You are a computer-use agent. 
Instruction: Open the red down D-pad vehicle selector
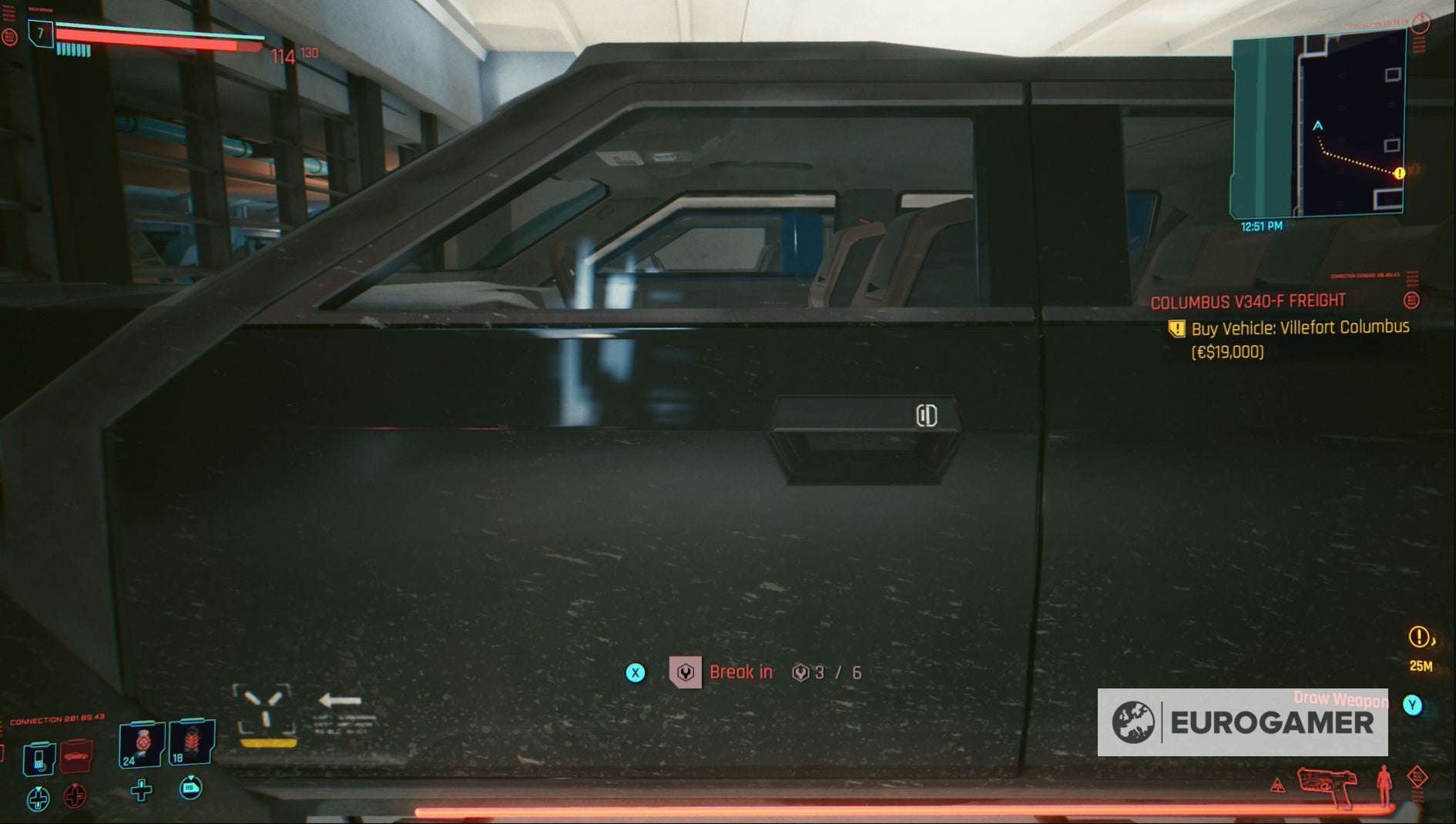75,797
